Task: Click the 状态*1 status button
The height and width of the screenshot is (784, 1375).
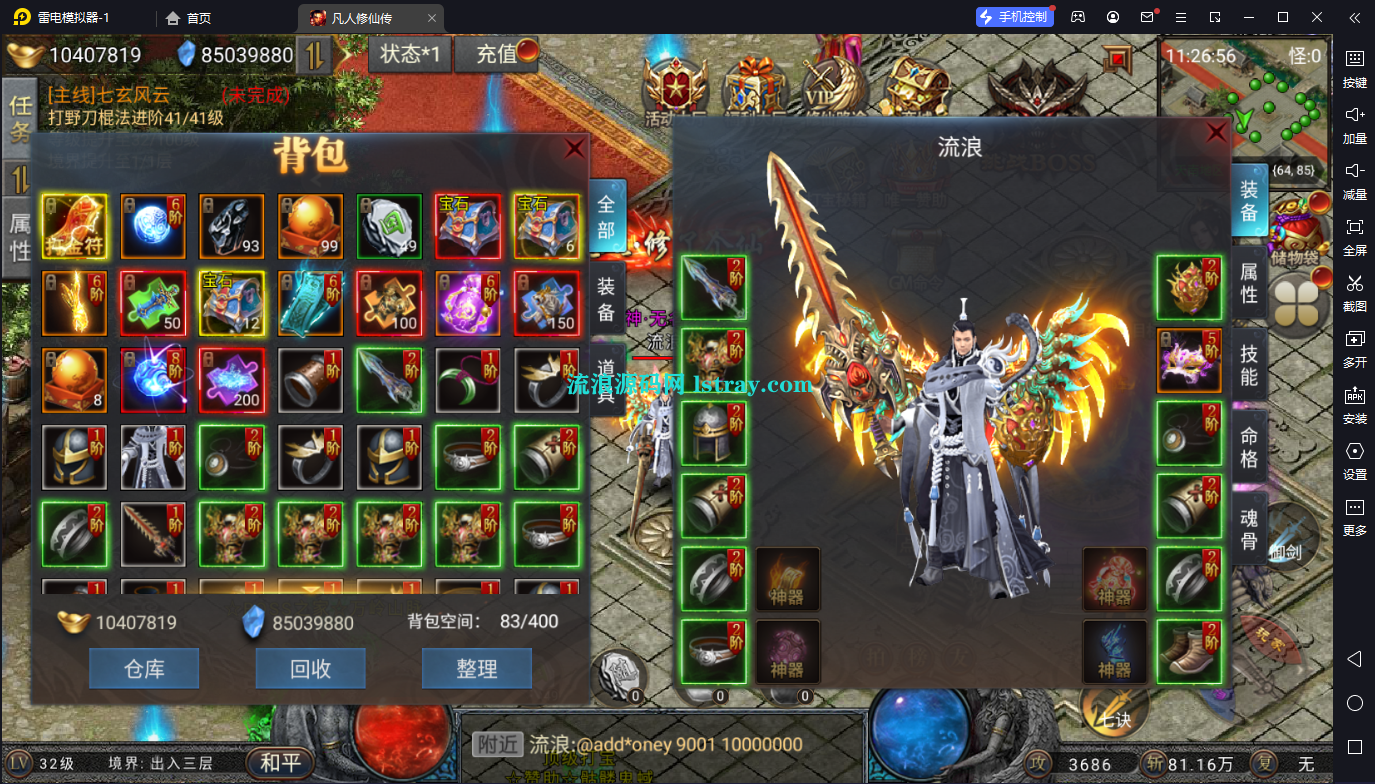Action: click(410, 54)
